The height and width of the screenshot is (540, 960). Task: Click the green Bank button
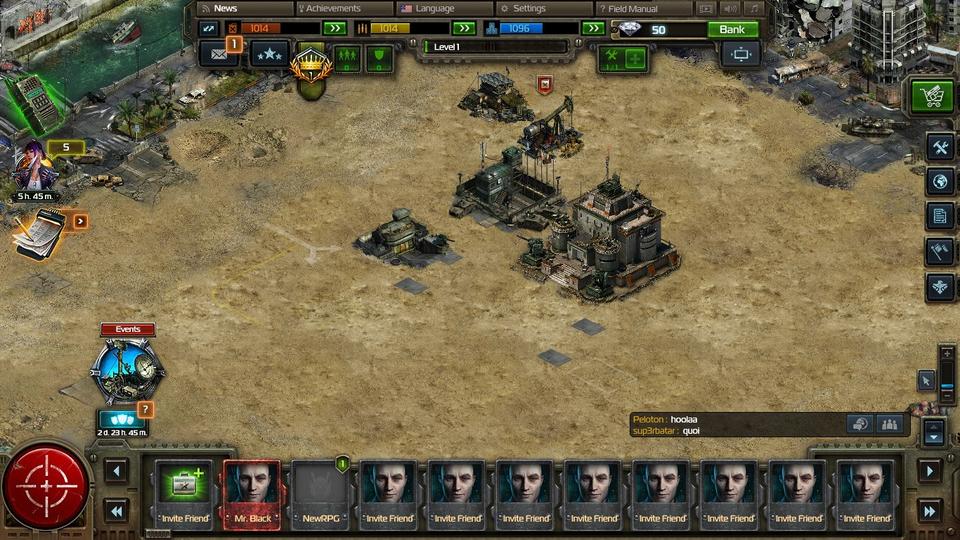point(733,29)
